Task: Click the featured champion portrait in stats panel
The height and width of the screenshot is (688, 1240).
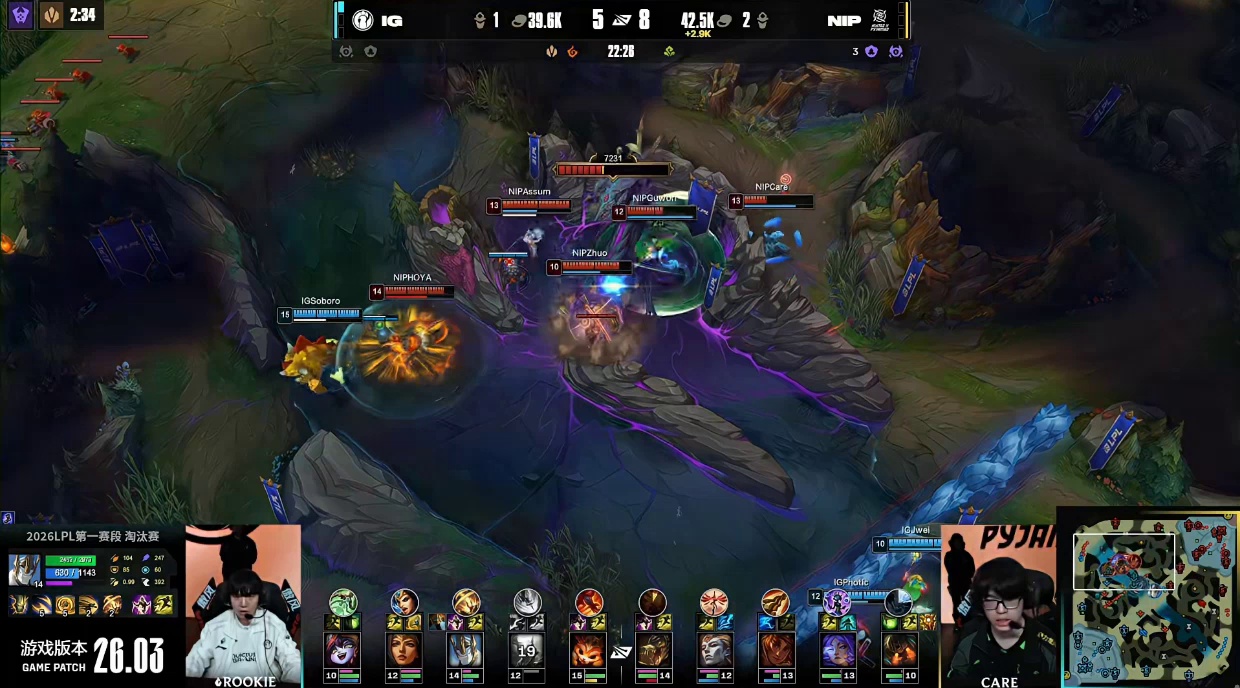Action: (25, 570)
